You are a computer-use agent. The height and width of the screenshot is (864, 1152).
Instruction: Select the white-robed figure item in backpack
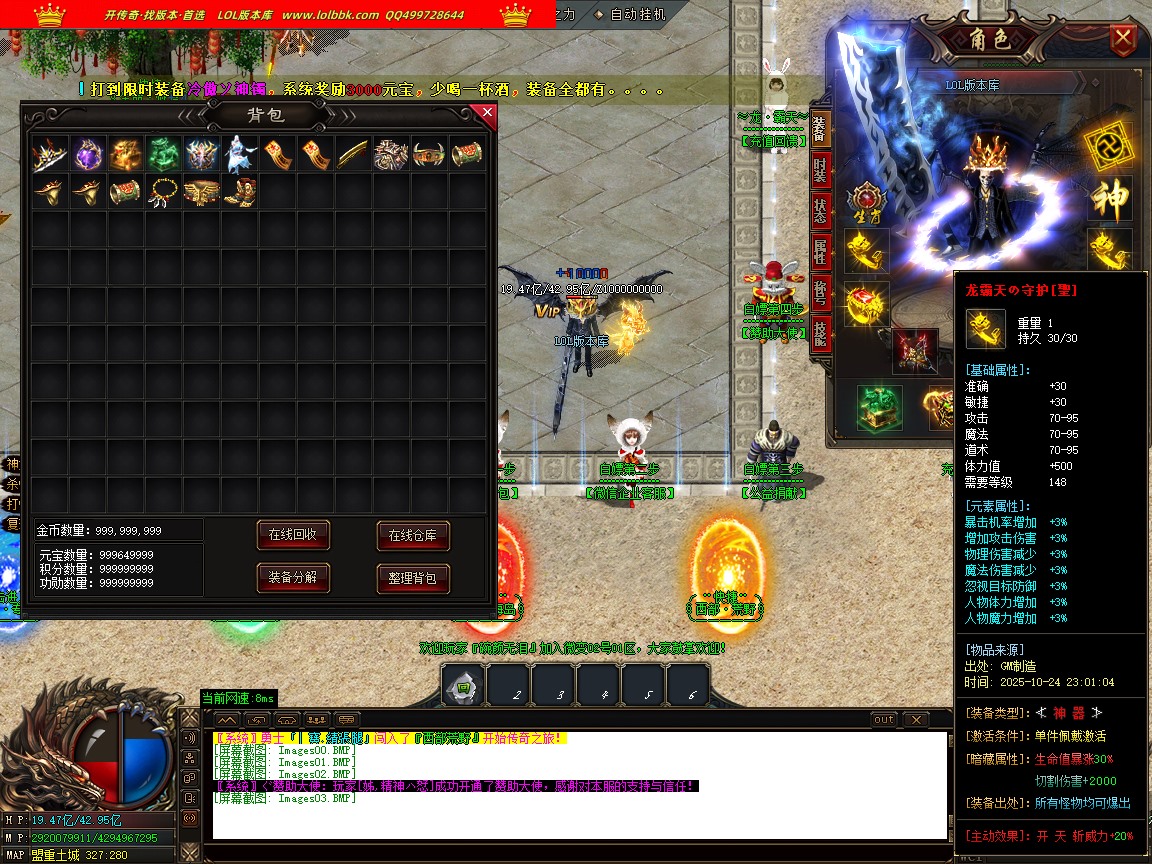click(x=240, y=154)
